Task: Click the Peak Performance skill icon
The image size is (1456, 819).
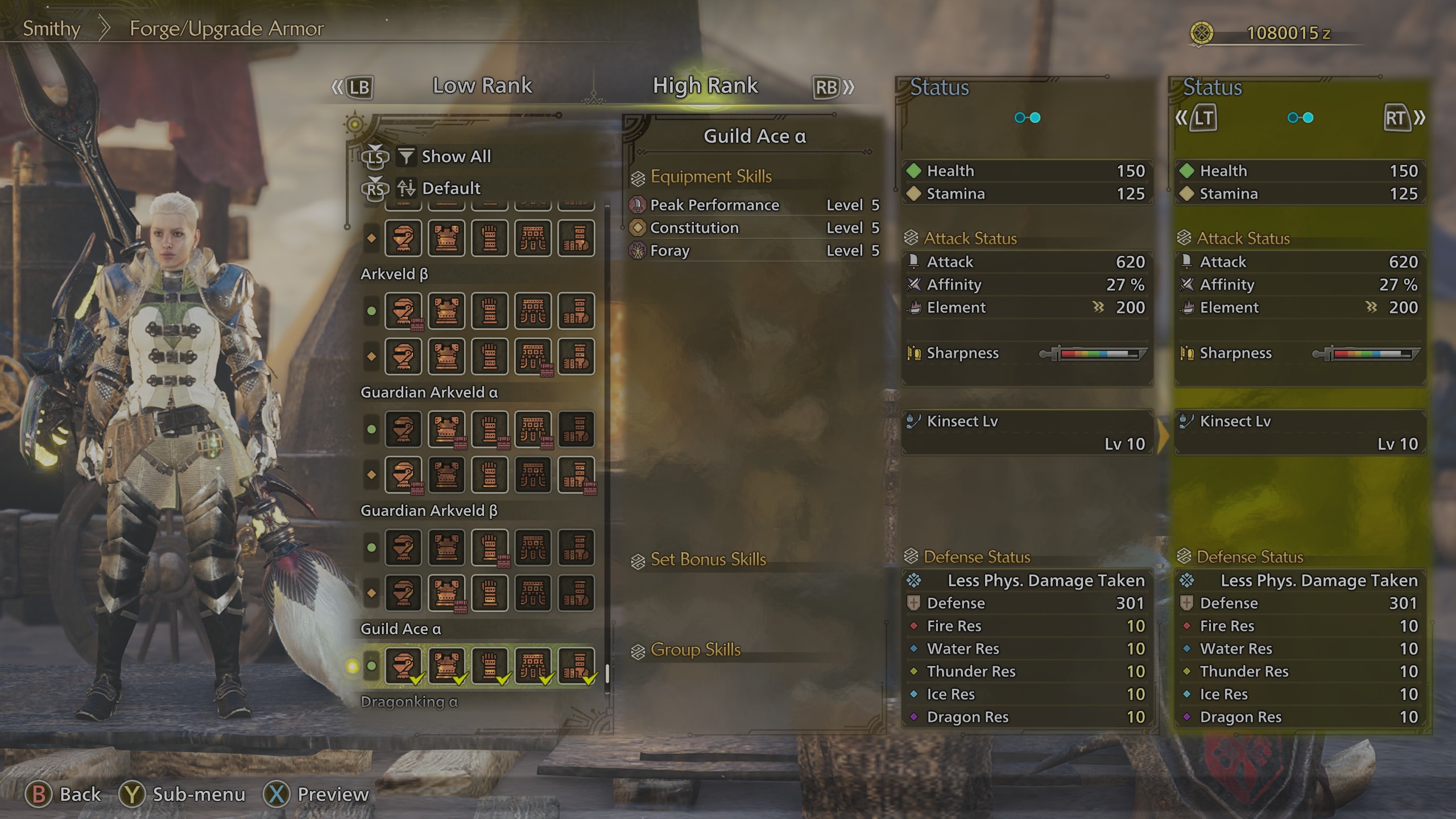Action: [637, 205]
